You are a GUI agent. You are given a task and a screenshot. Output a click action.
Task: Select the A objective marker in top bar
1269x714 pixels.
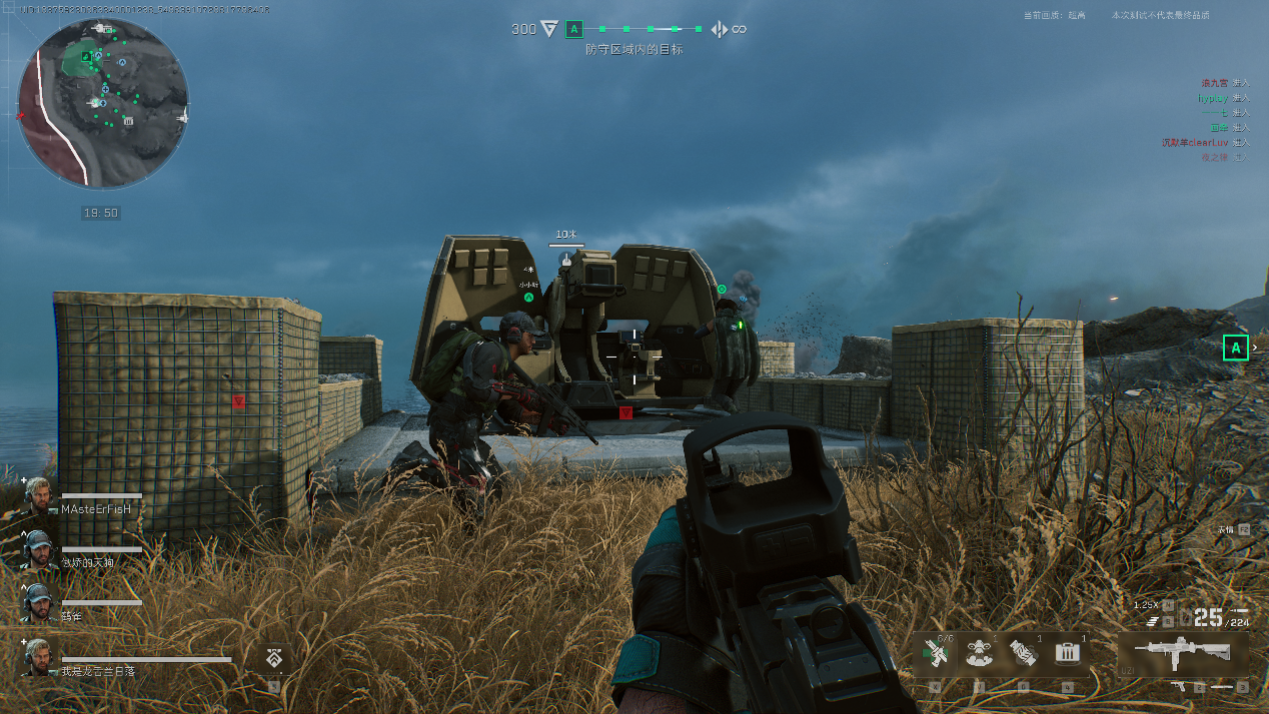[x=574, y=29]
